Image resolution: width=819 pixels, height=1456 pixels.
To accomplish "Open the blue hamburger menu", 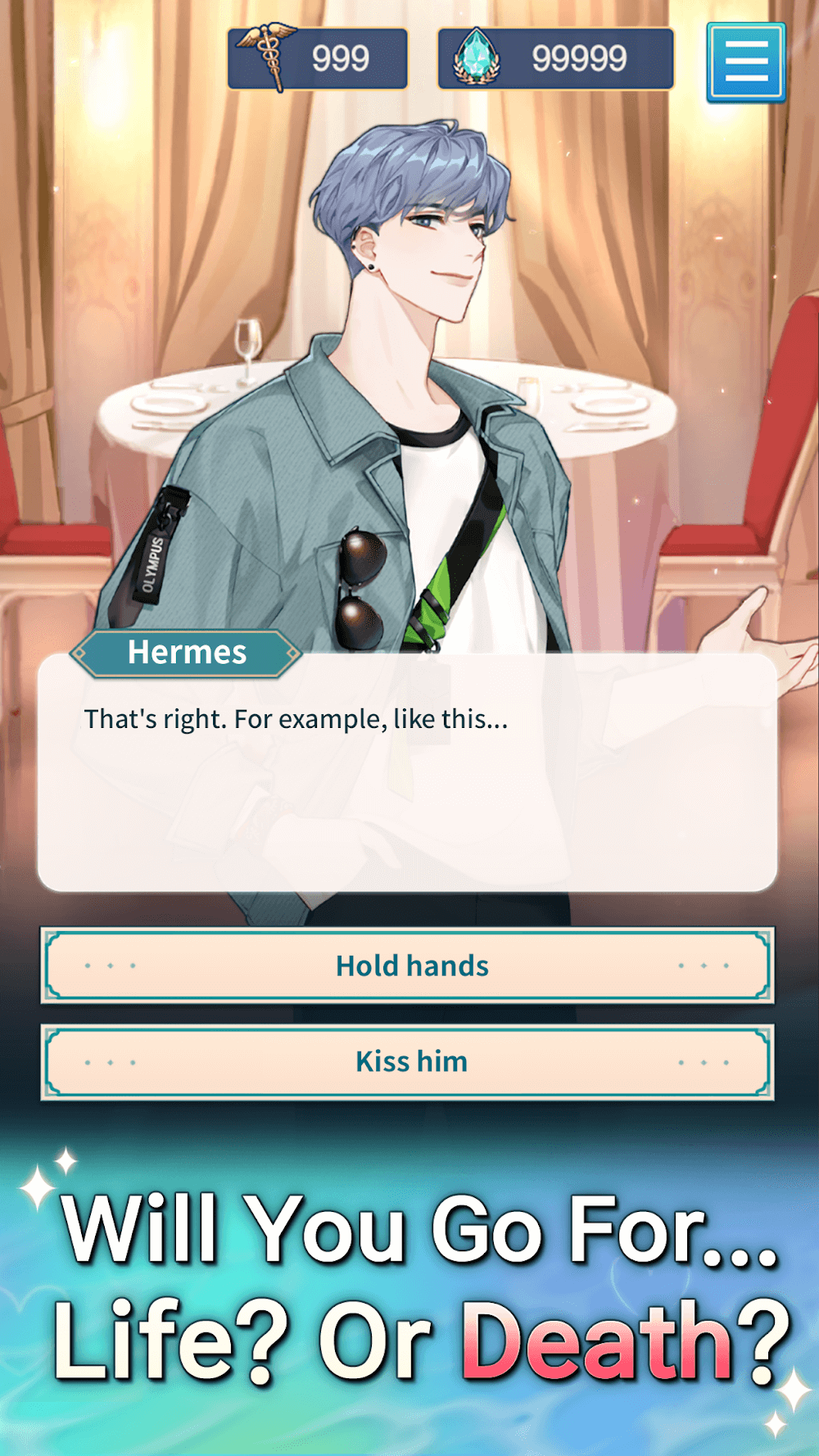I will pyautogui.click(x=745, y=63).
